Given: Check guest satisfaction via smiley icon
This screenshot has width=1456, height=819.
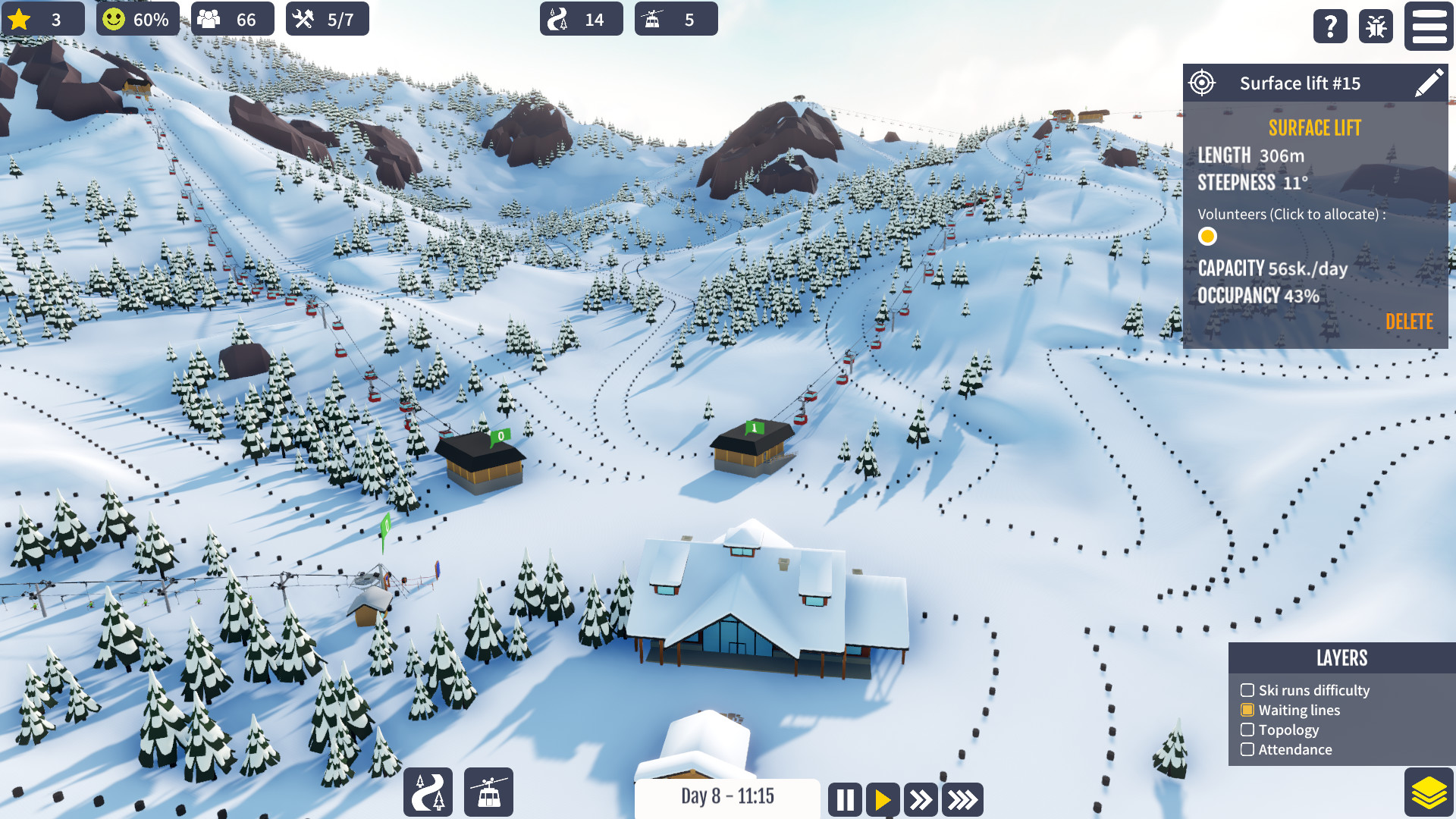Looking at the screenshot, I should point(137,19).
